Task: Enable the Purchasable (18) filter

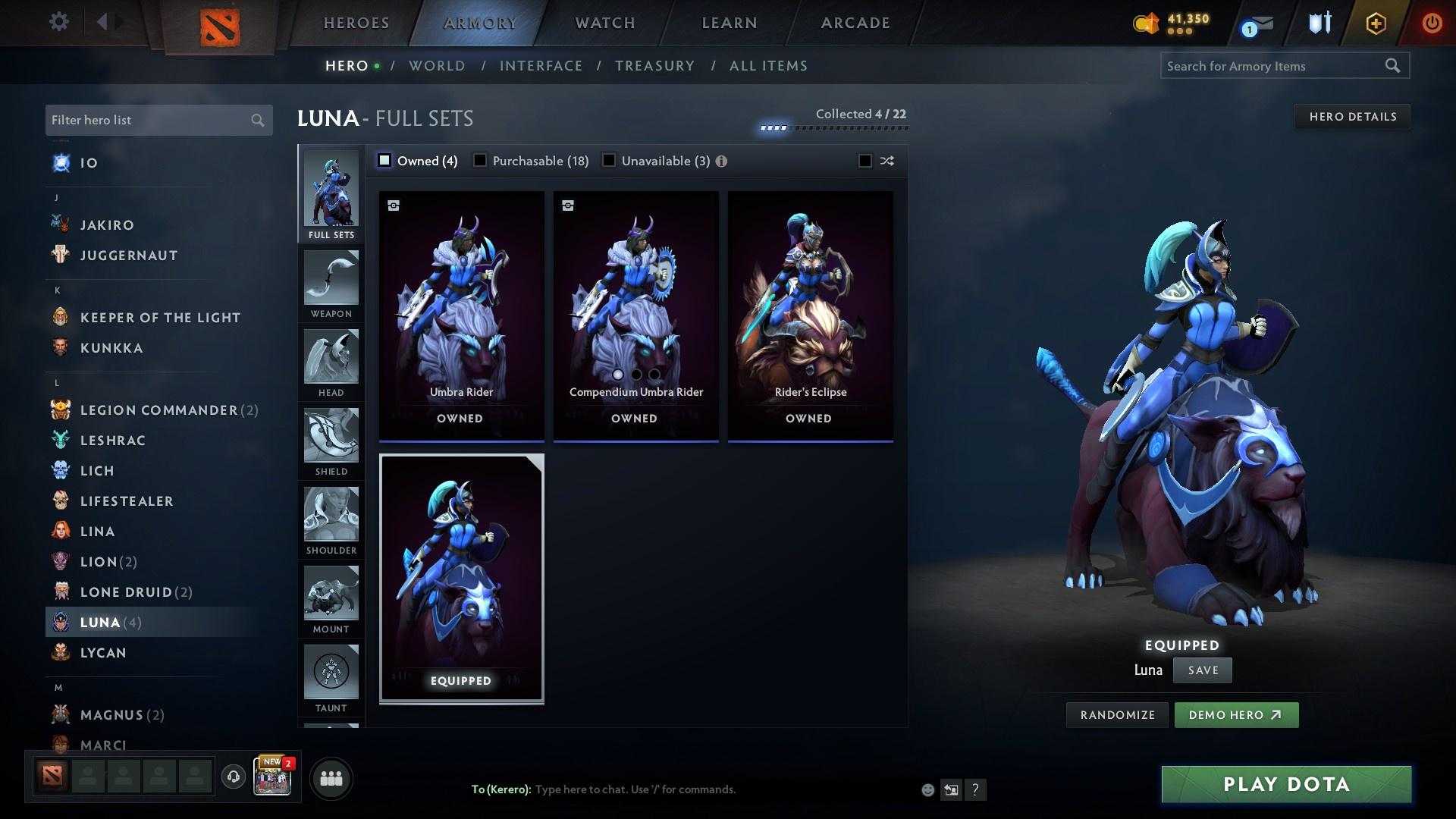Action: coord(479,161)
